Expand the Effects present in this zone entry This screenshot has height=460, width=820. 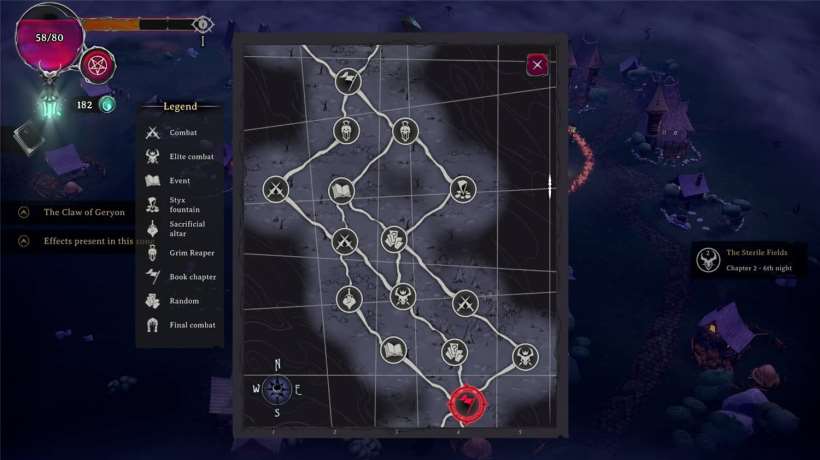(24, 241)
